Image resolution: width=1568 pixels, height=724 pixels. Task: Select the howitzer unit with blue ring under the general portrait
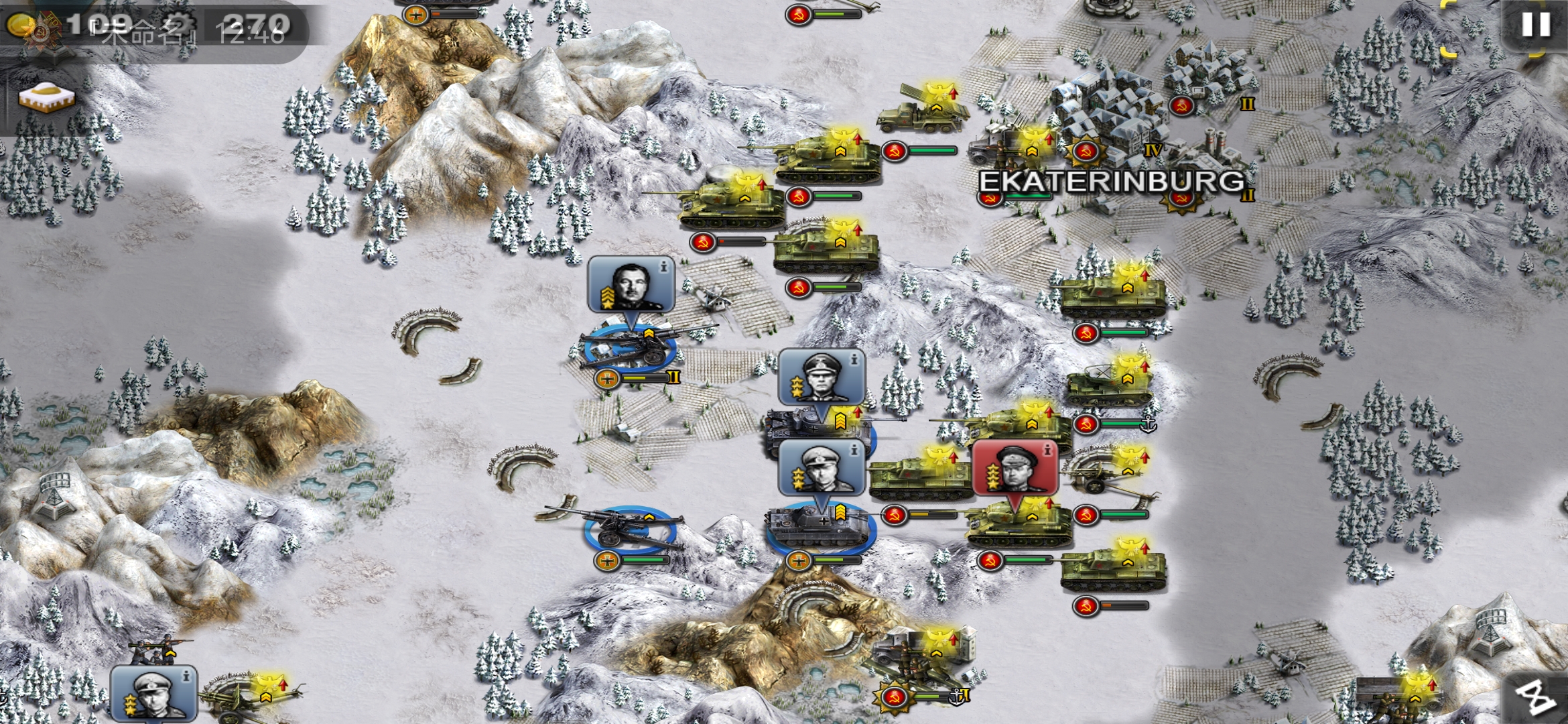pos(630,345)
